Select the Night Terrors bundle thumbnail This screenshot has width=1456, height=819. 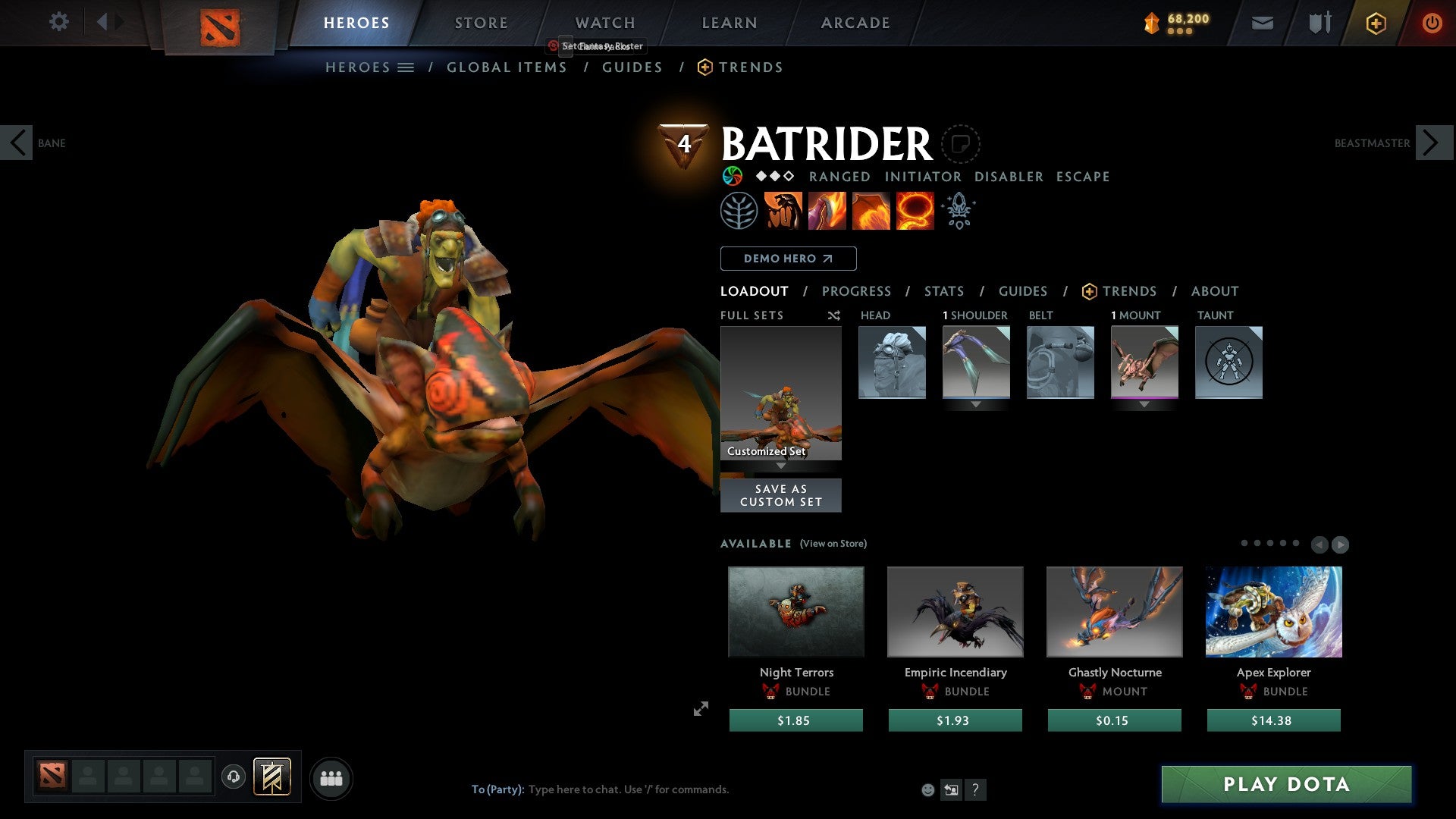795,611
